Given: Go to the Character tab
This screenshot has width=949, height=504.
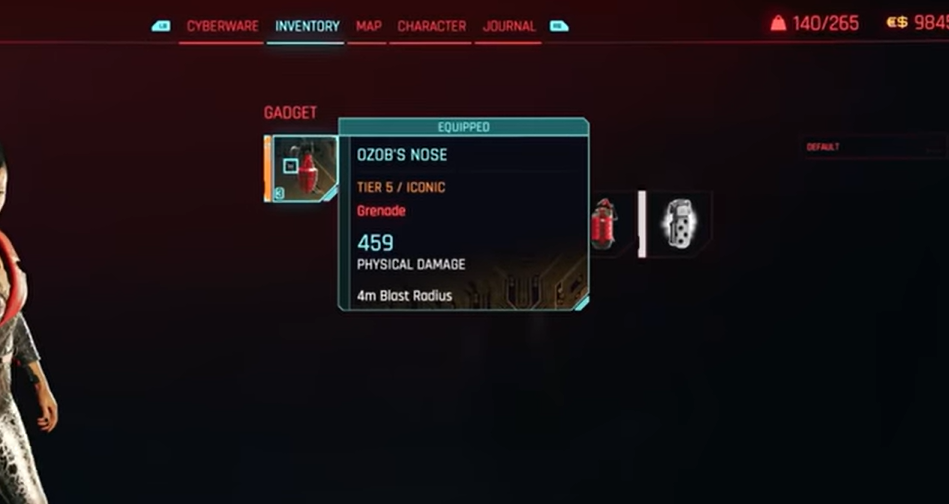Looking at the screenshot, I should point(431,26).
